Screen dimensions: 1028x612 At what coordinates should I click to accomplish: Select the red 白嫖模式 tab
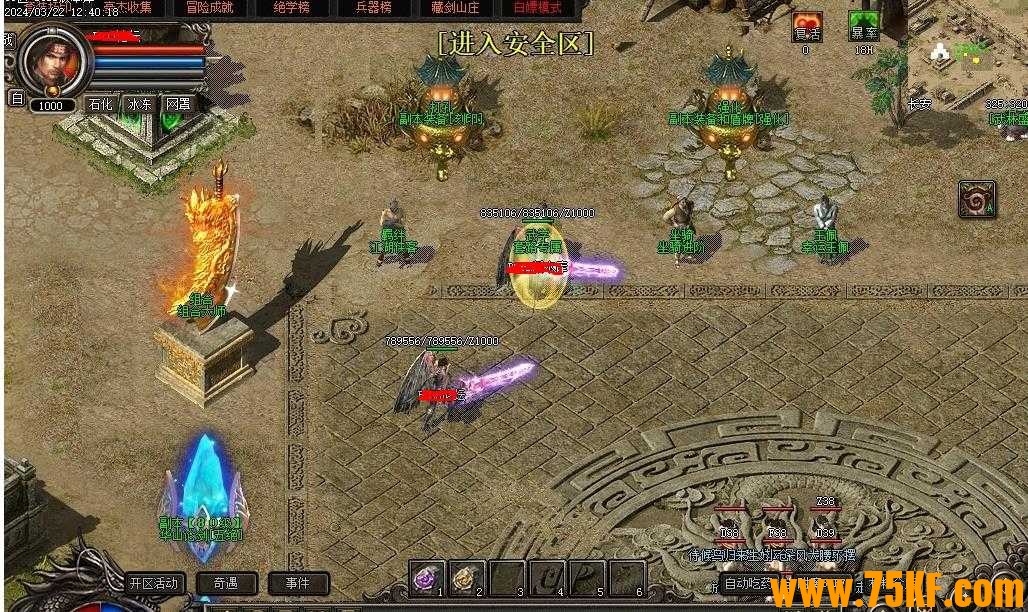click(x=537, y=7)
